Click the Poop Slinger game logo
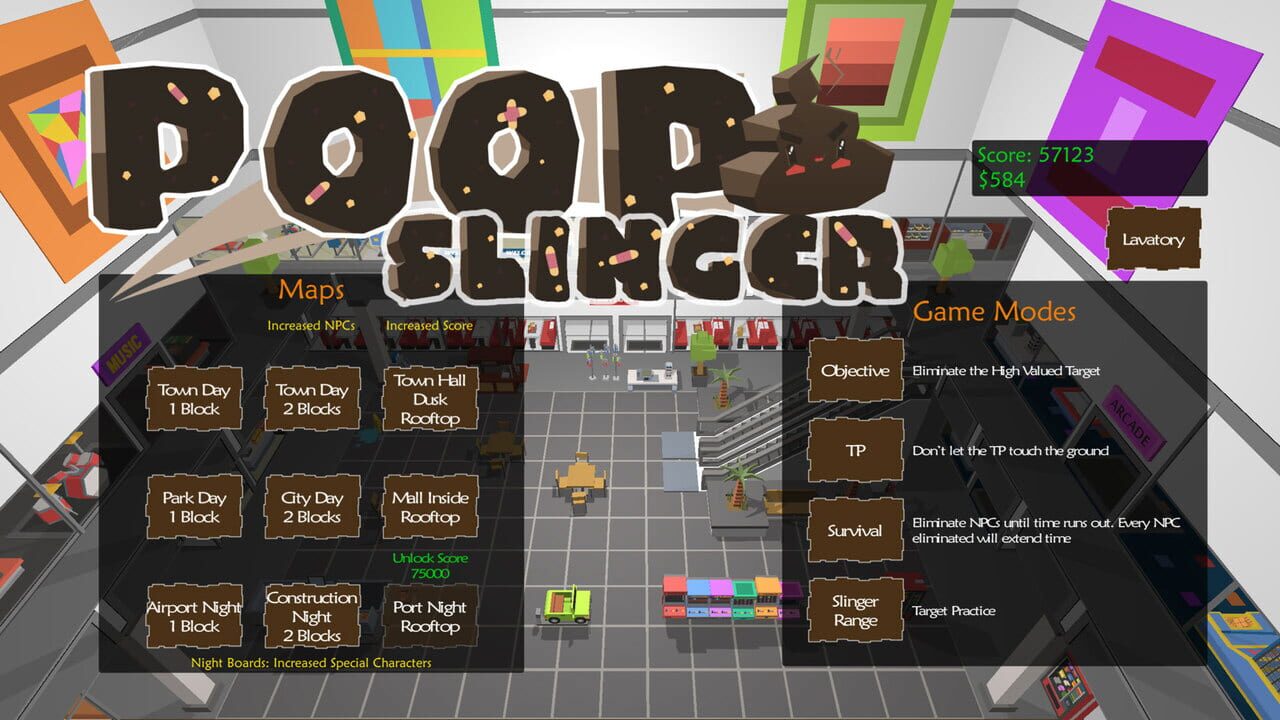 (x=400, y=150)
